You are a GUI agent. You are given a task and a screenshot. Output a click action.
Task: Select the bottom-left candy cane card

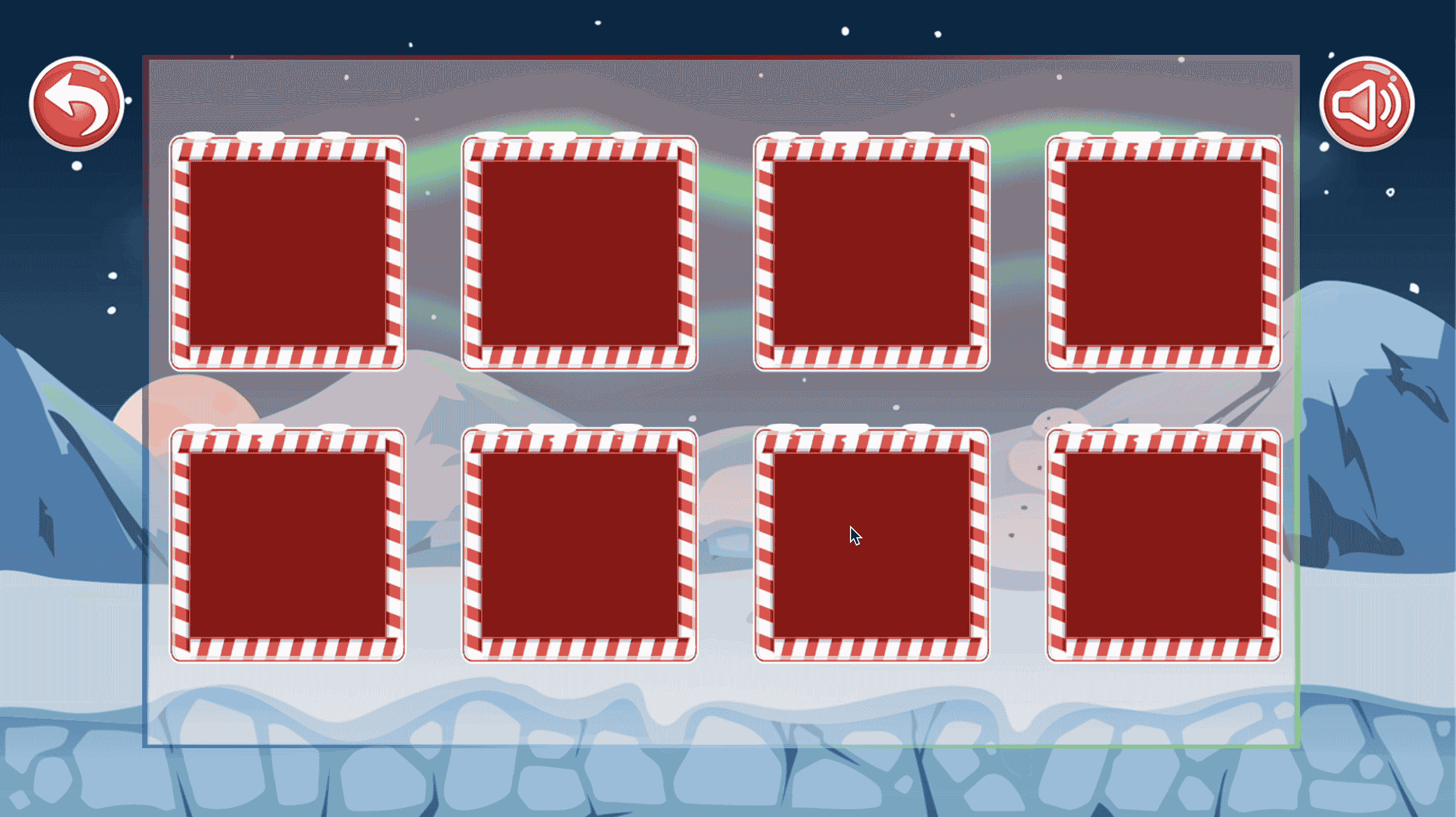(288, 546)
